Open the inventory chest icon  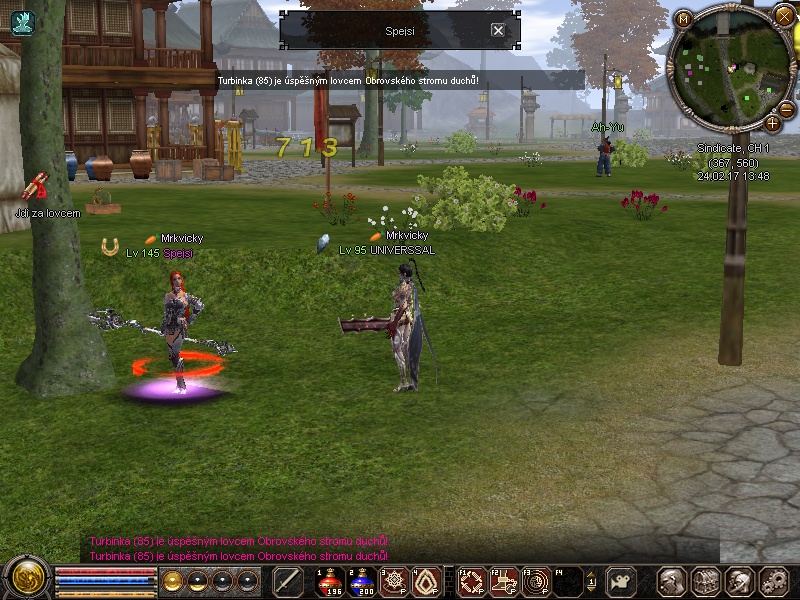(x=706, y=581)
